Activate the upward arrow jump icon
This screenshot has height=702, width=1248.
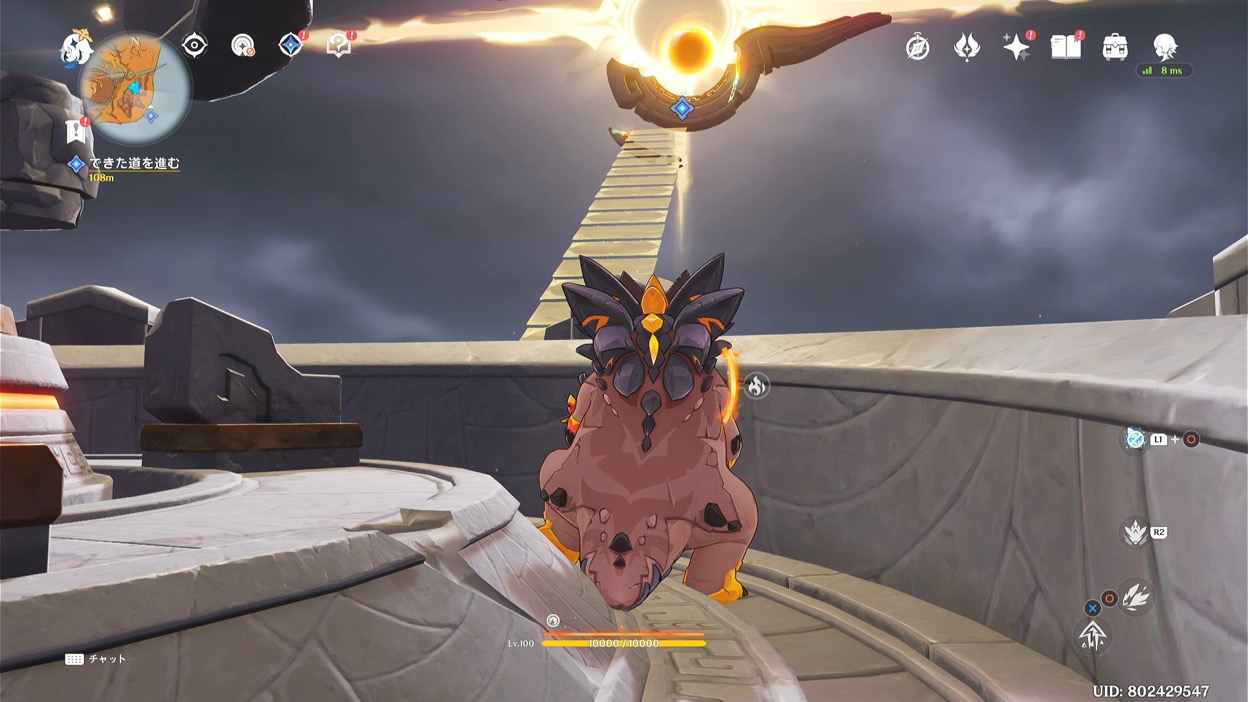point(1092,635)
